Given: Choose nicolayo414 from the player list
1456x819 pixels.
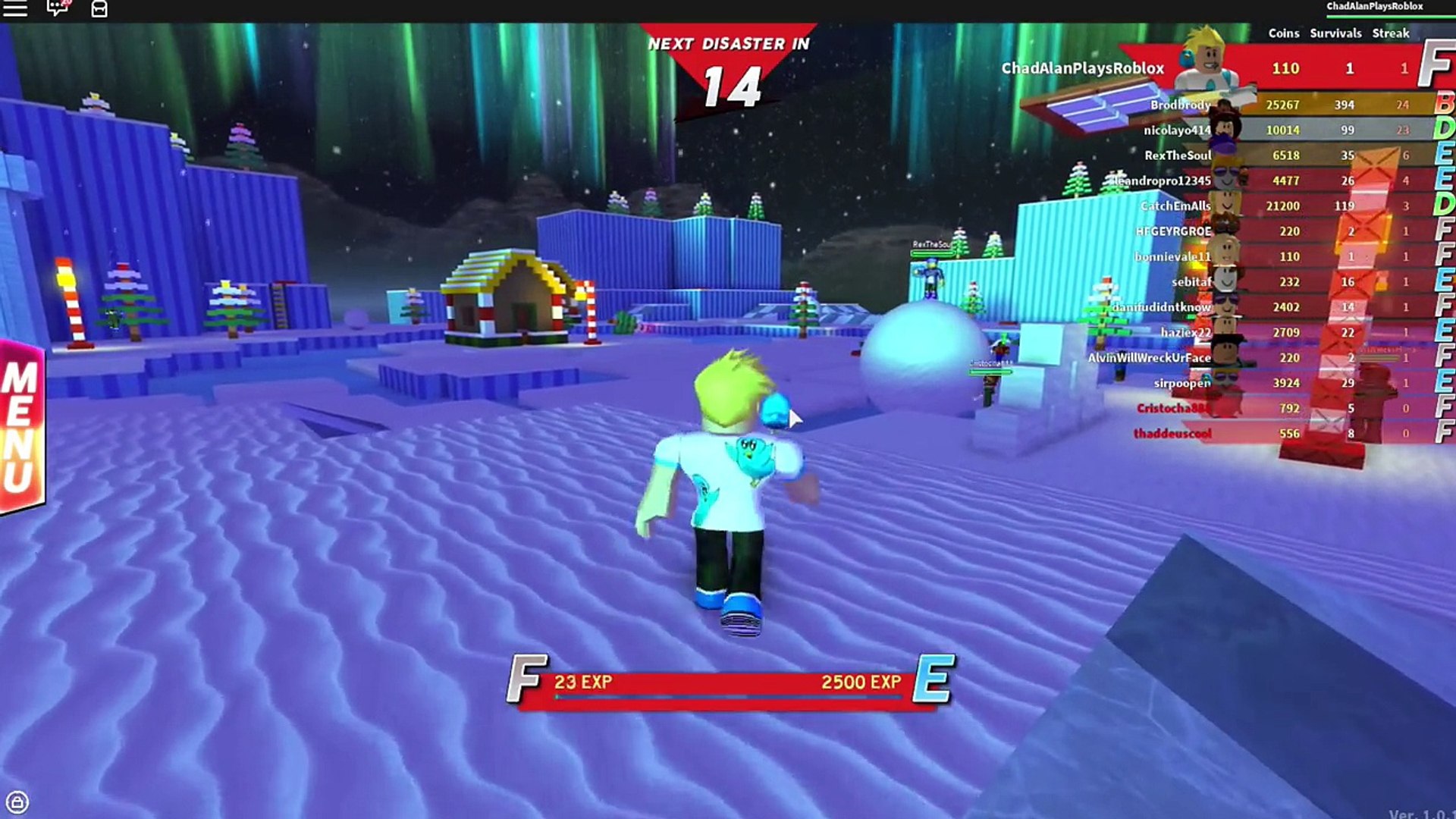Looking at the screenshot, I should [x=1177, y=130].
